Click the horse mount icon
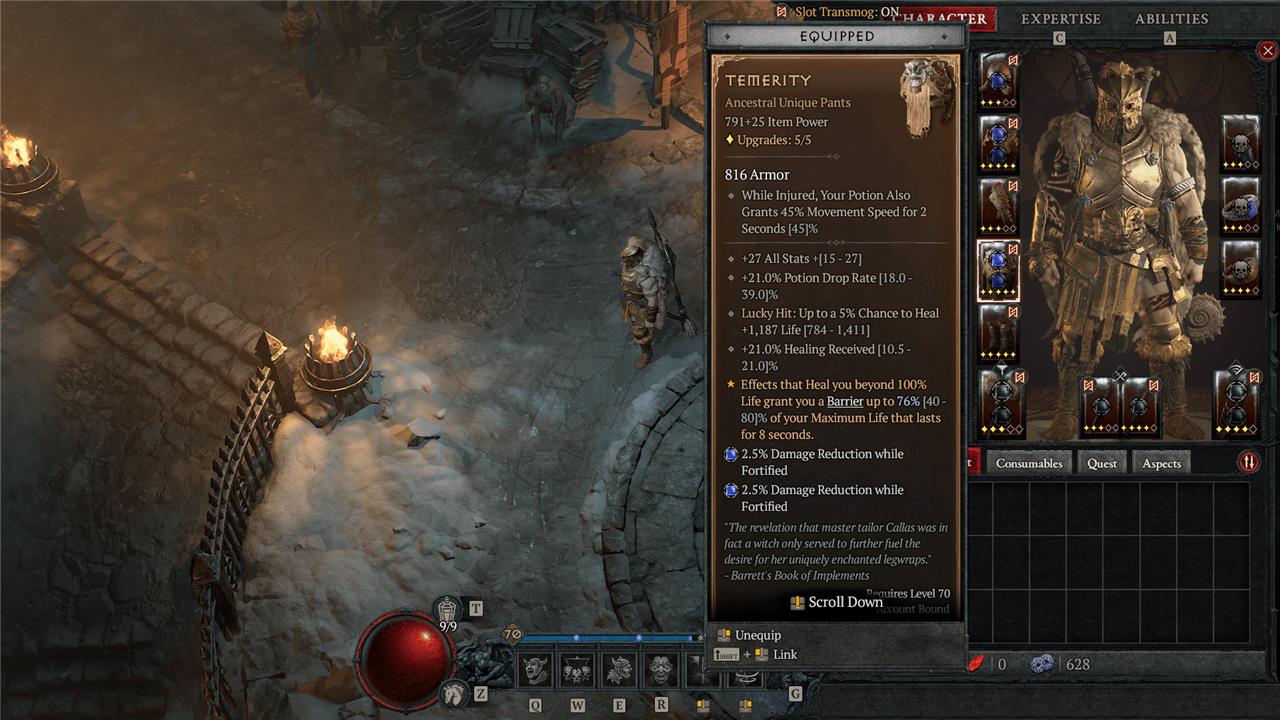1280x720 pixels. tap(453, 692)
